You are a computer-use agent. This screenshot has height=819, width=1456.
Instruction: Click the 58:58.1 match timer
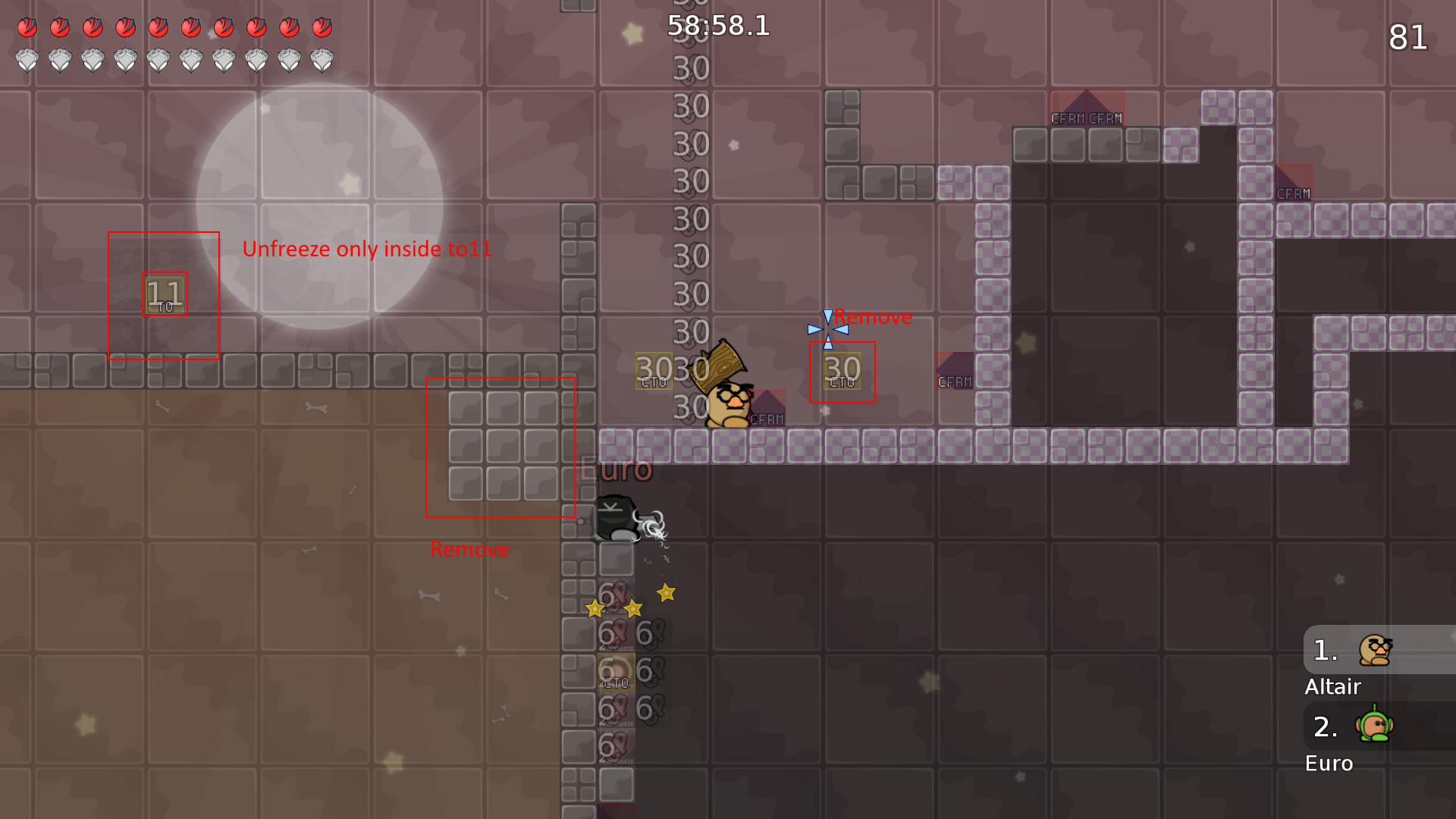coord(718,26)
